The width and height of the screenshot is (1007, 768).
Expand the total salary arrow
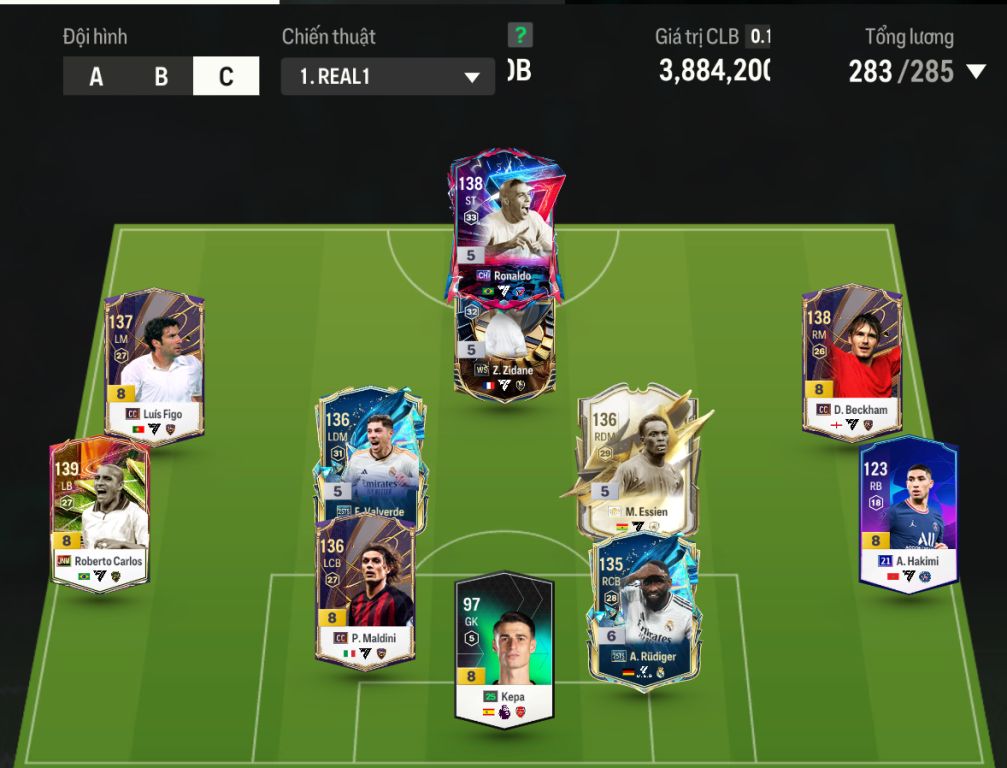(x=977, y=72)
